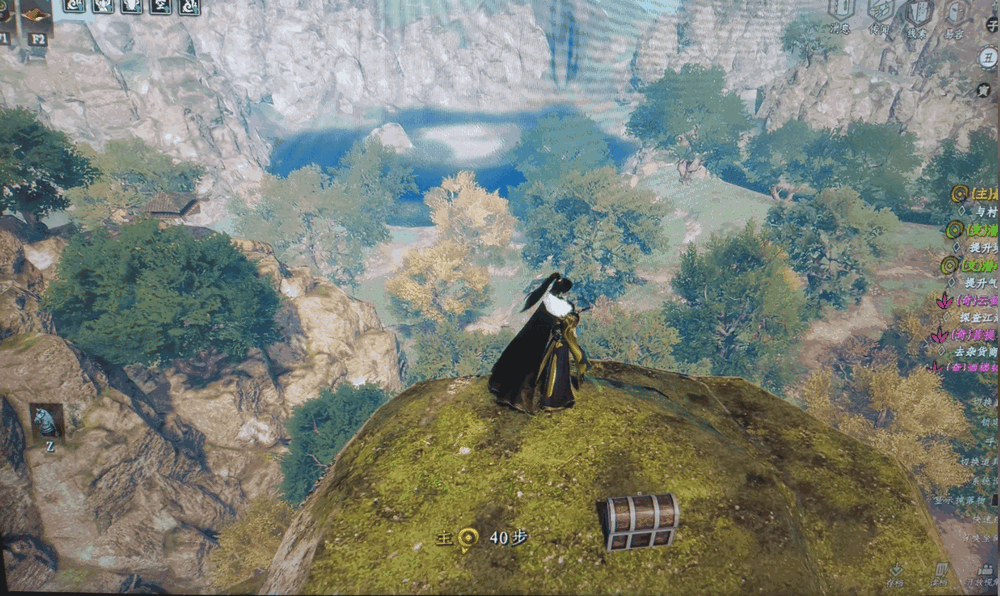The width and height of the screenshot is (1000, 596).
Task: Open the 传闻 rumors panel
Action: point(880,13)
